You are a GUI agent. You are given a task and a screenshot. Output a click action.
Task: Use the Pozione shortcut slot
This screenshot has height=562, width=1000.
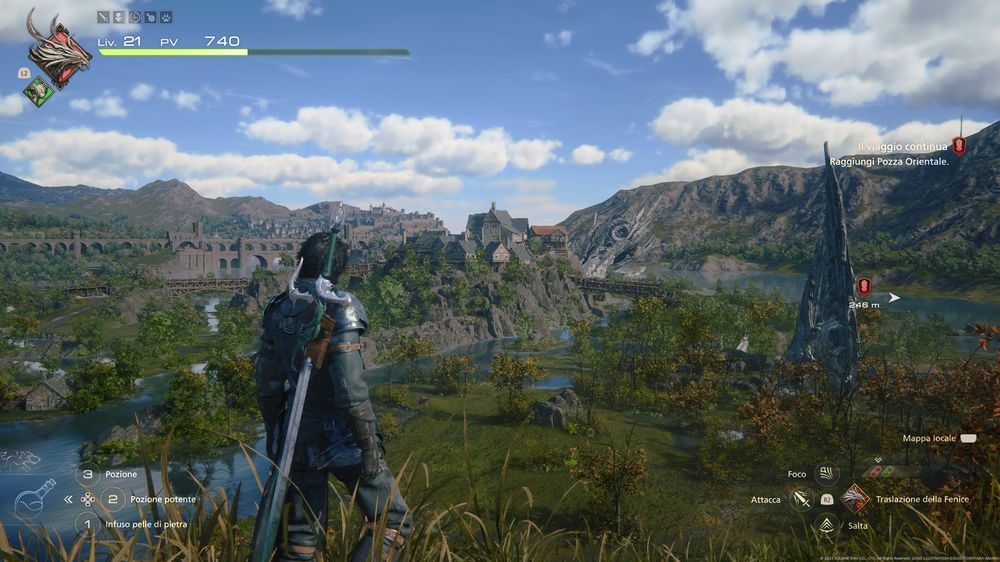88,474
